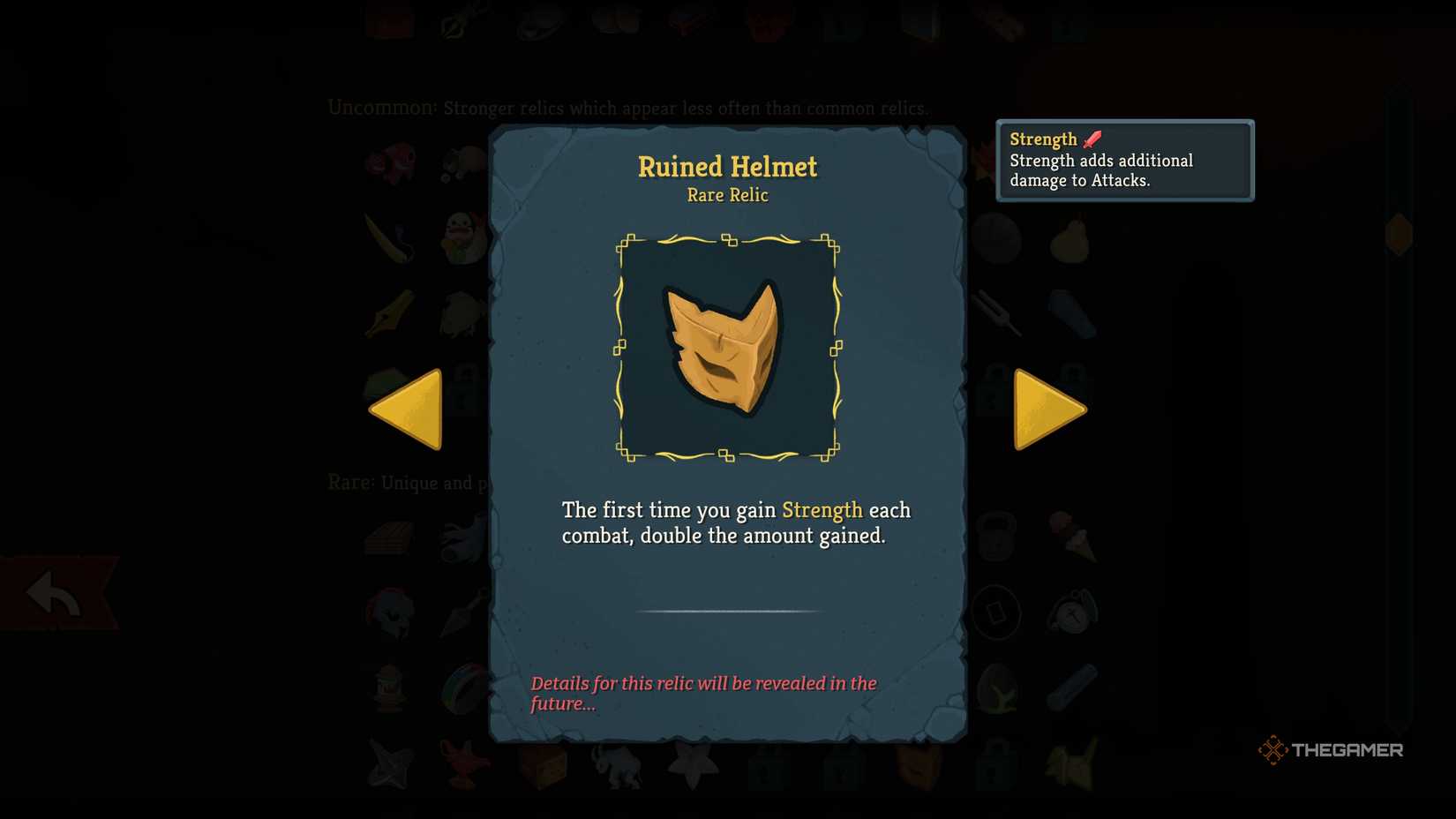Select the pear relic icon
Viewport: 1456px width, 819px height.
(x=1069, y=237)
